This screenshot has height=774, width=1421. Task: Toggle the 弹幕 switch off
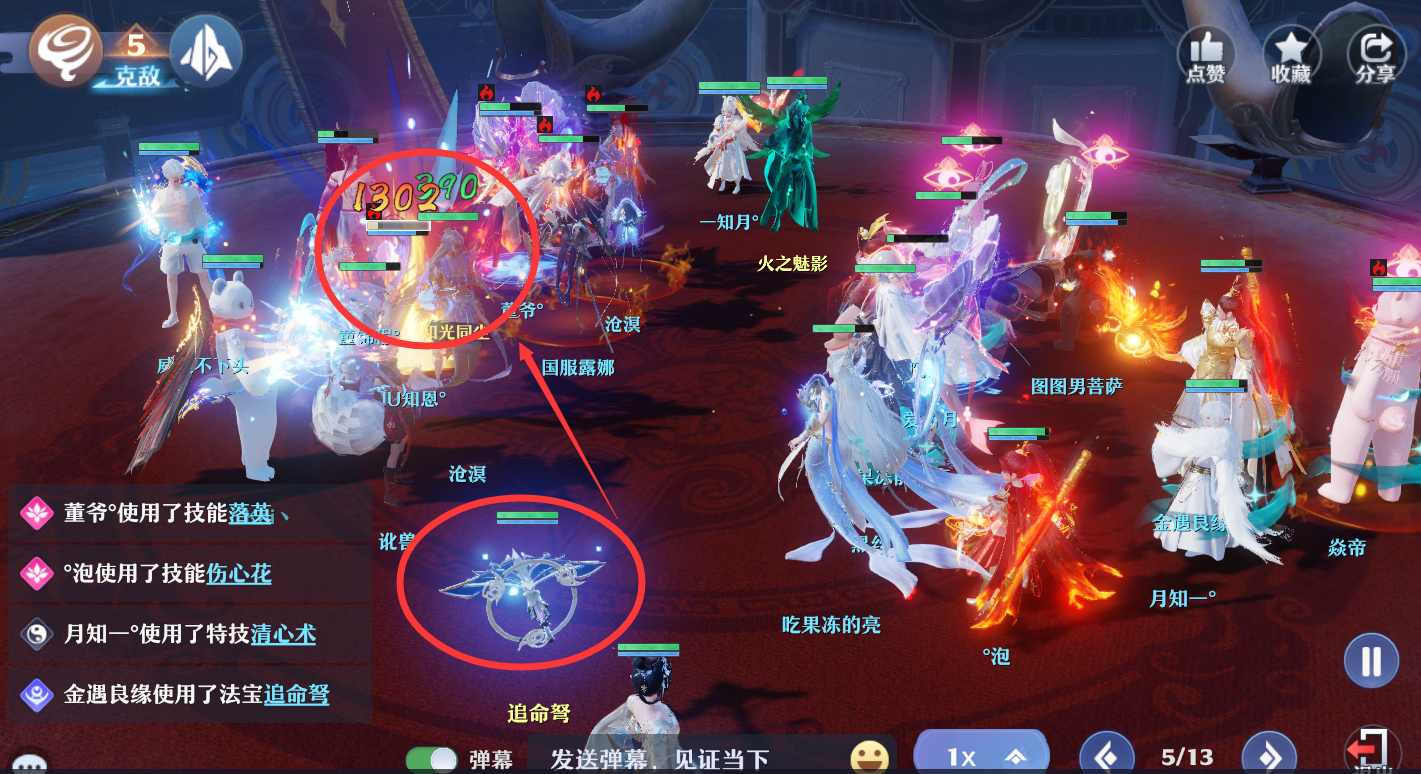tap(431, 760)
